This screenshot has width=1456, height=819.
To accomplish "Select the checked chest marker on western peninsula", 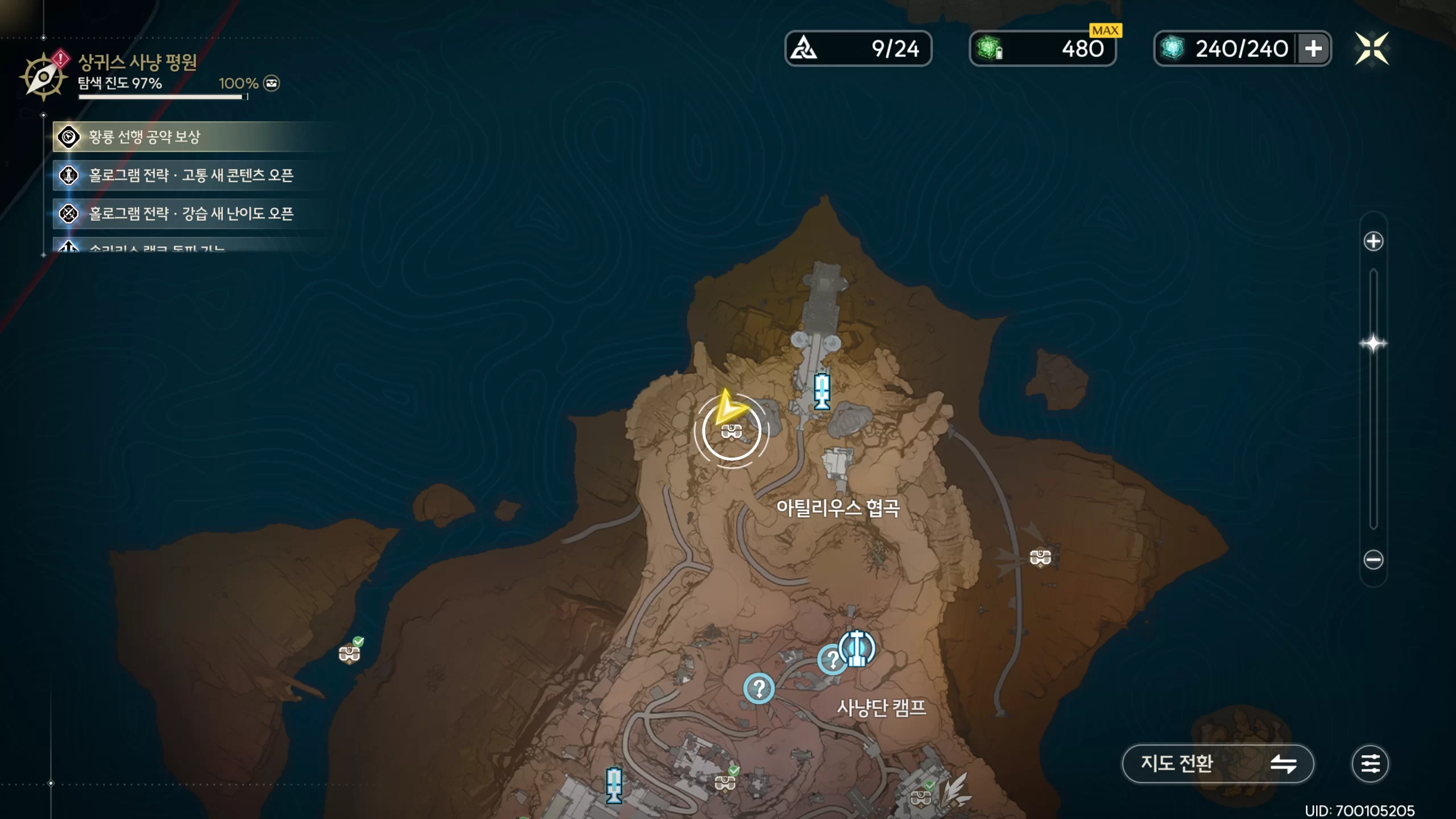I will click(349, 654).
